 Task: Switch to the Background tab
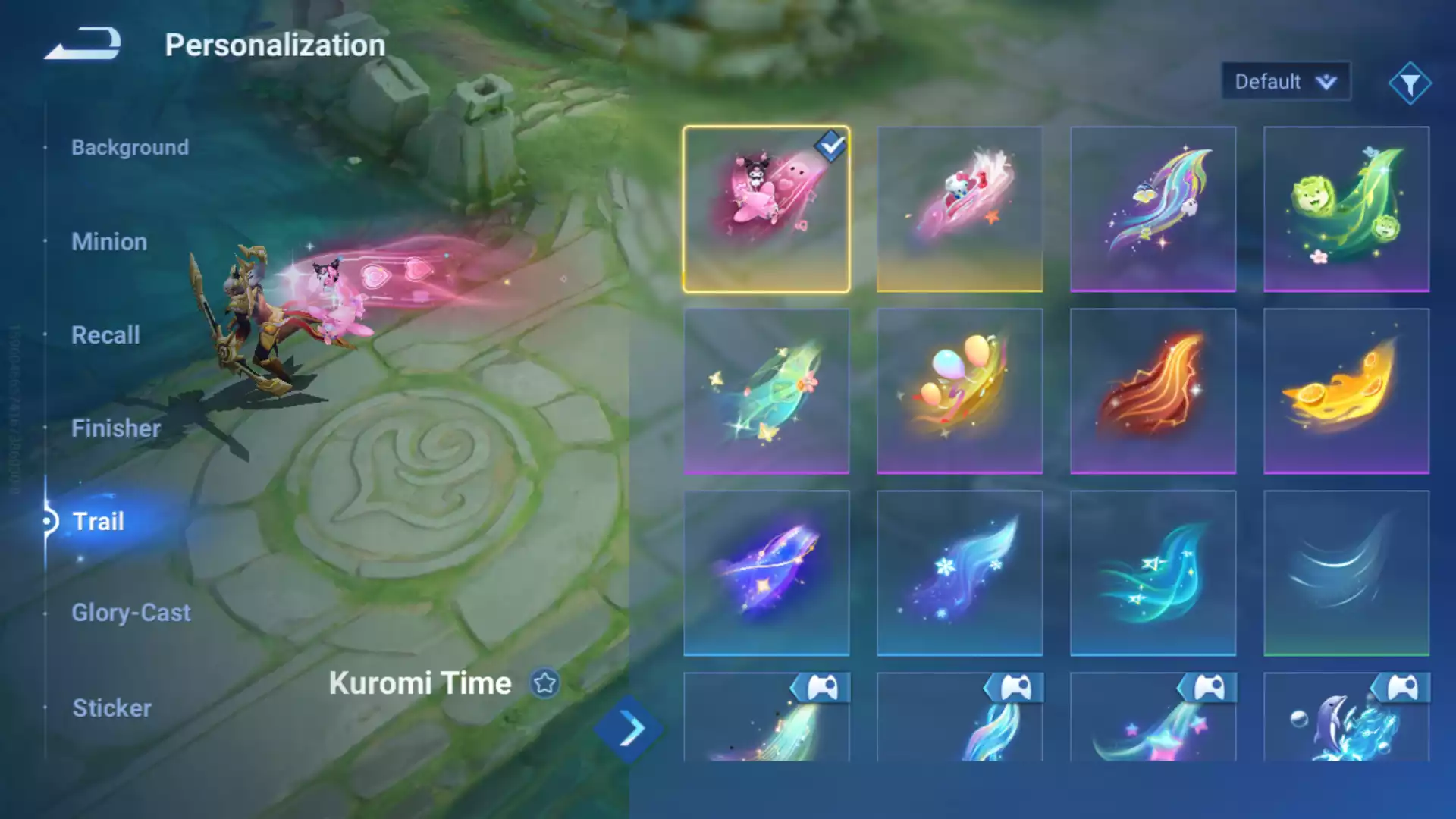130,147
